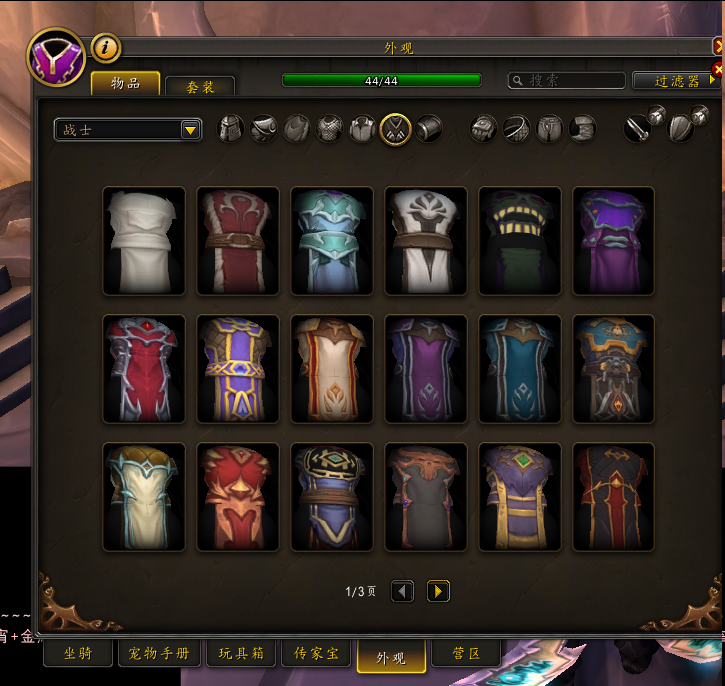This screenshot has height=686, width=725.
Task: Select the plain white tabard appearance
Action: [x=144, y=241]
